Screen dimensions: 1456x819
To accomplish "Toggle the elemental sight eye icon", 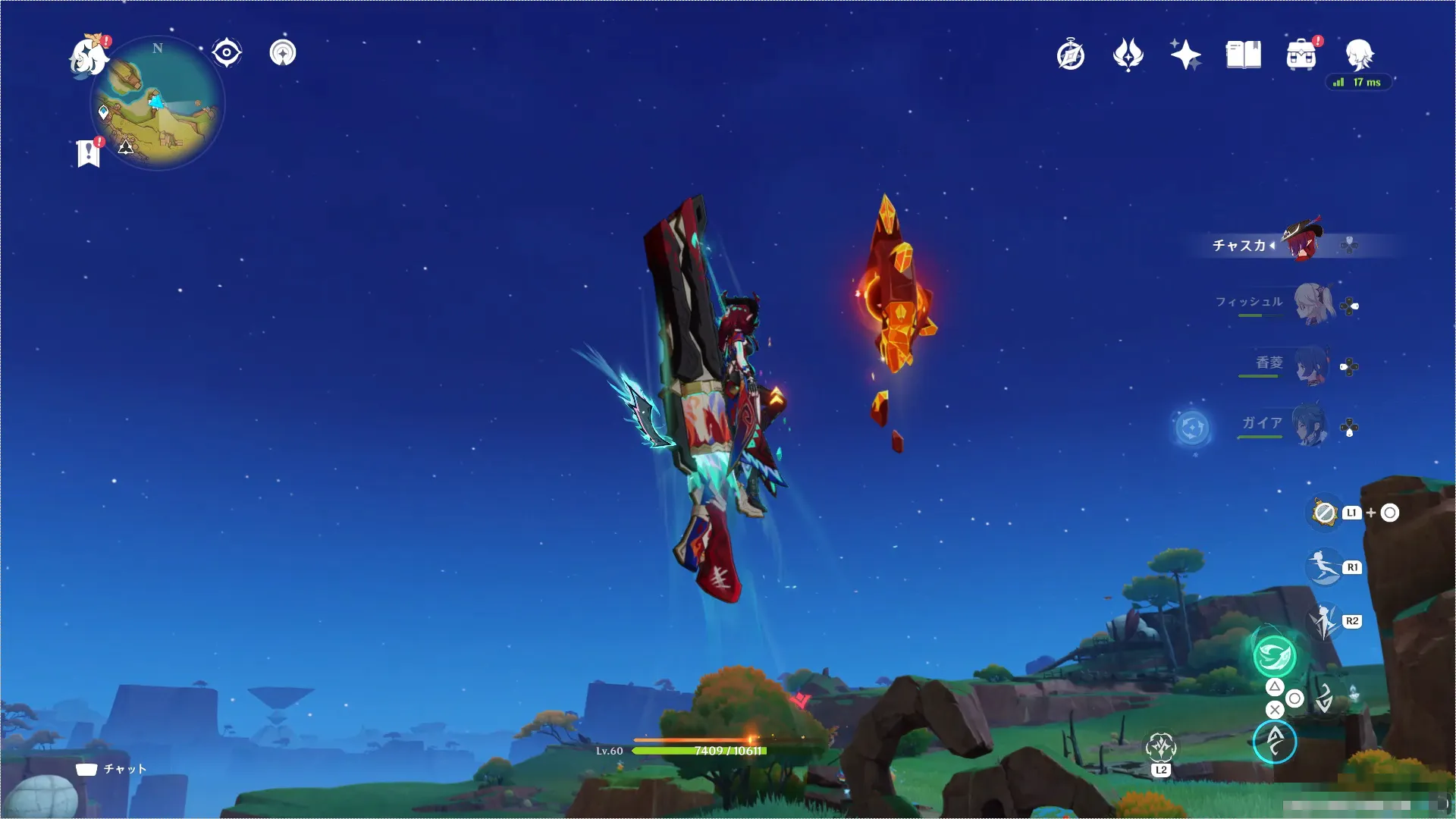I will (226, 53).
